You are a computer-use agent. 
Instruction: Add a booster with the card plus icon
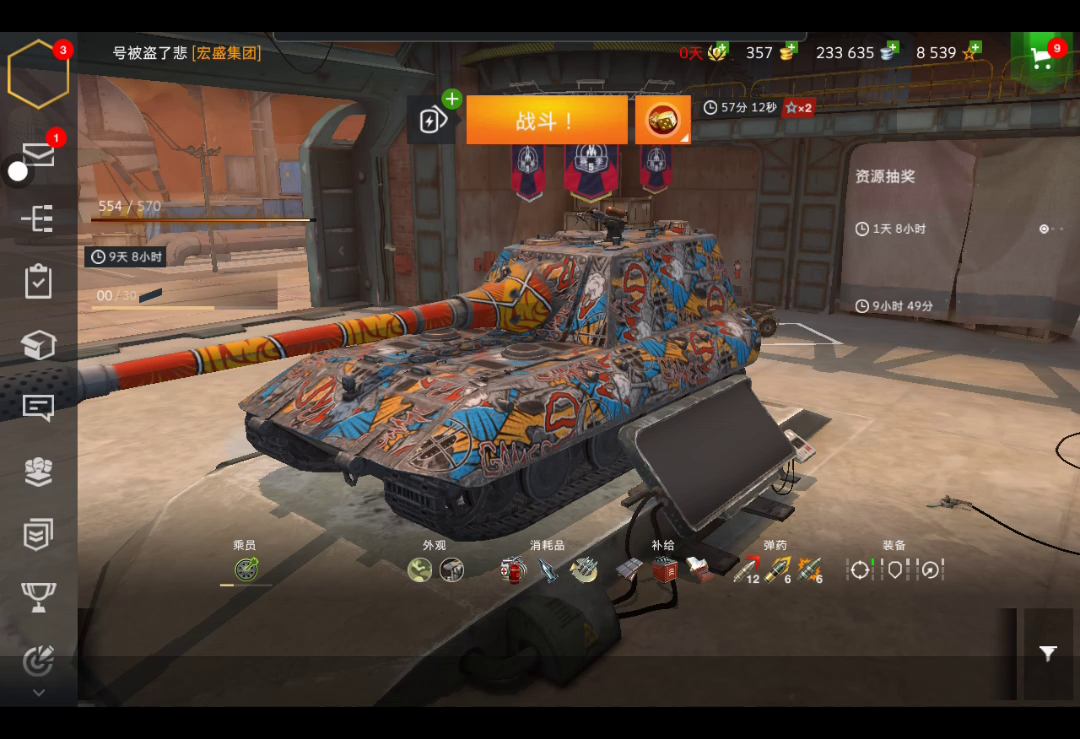coord(432,120)
